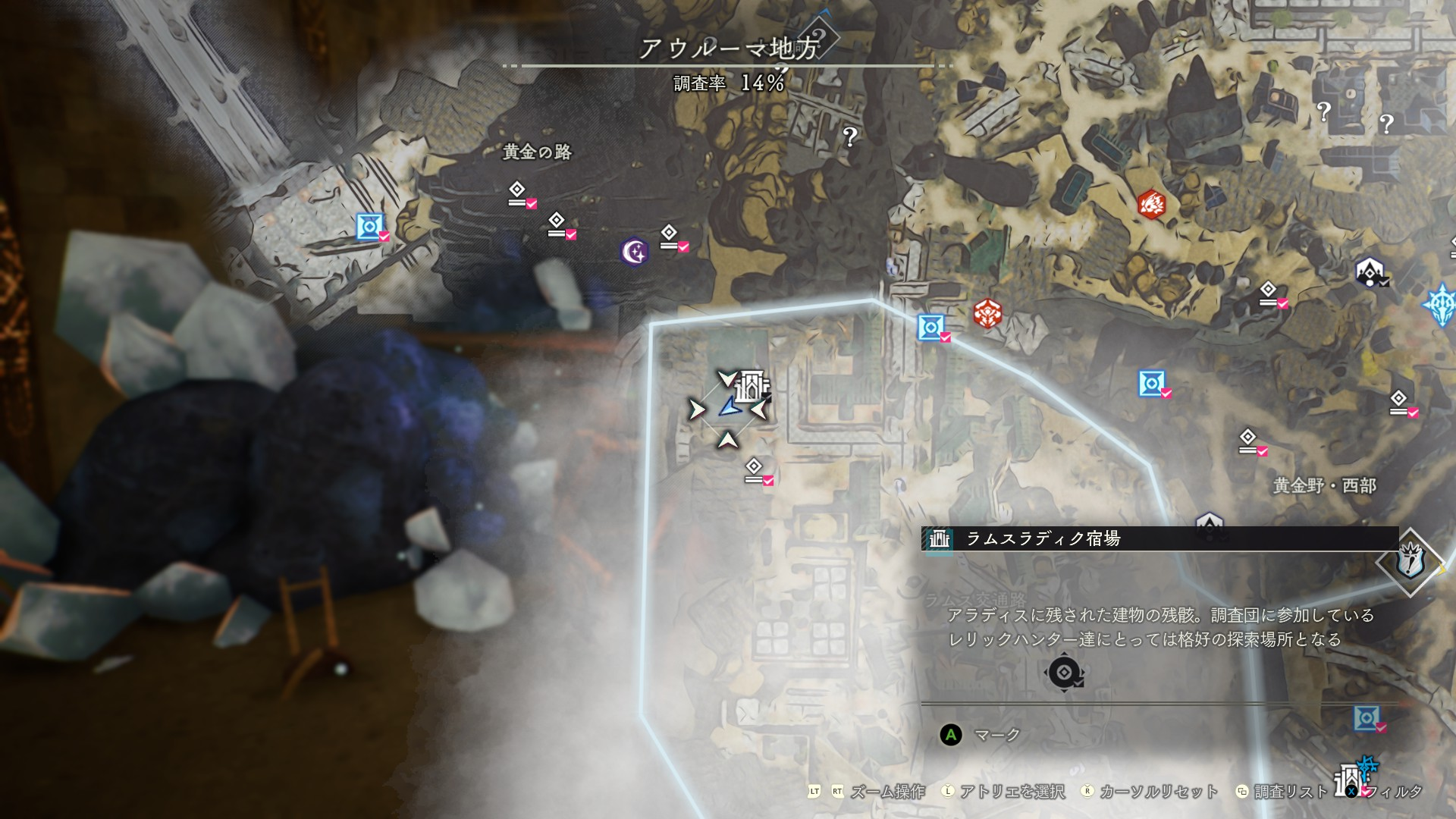The image size is (1456, 819).
Task: Click the quest exclamation shield diamond marker
Action: point(1410,562)
